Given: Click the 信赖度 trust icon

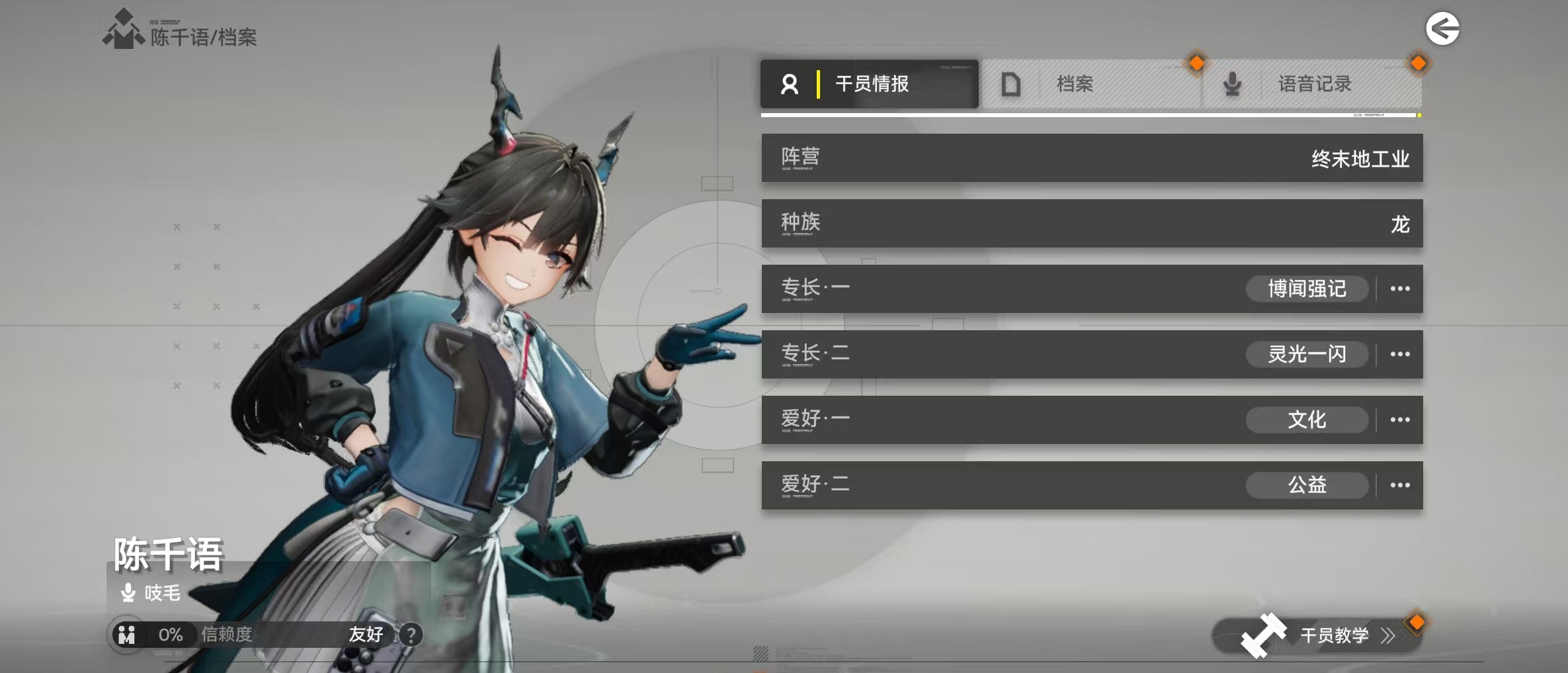Looking at the screenshot, I should (x=127, y=635).
